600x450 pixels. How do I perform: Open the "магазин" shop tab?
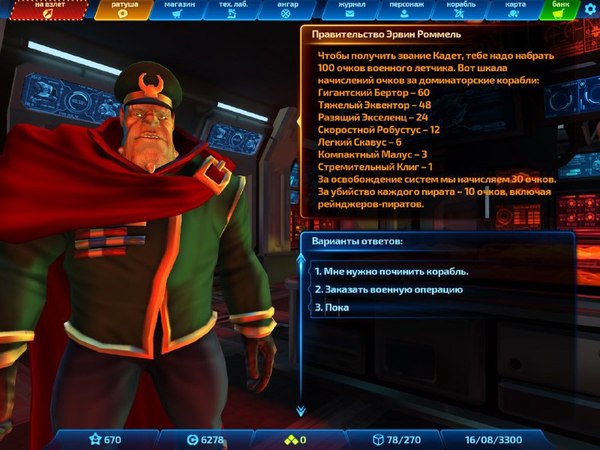pyautogui.click(x=180, y=9)
